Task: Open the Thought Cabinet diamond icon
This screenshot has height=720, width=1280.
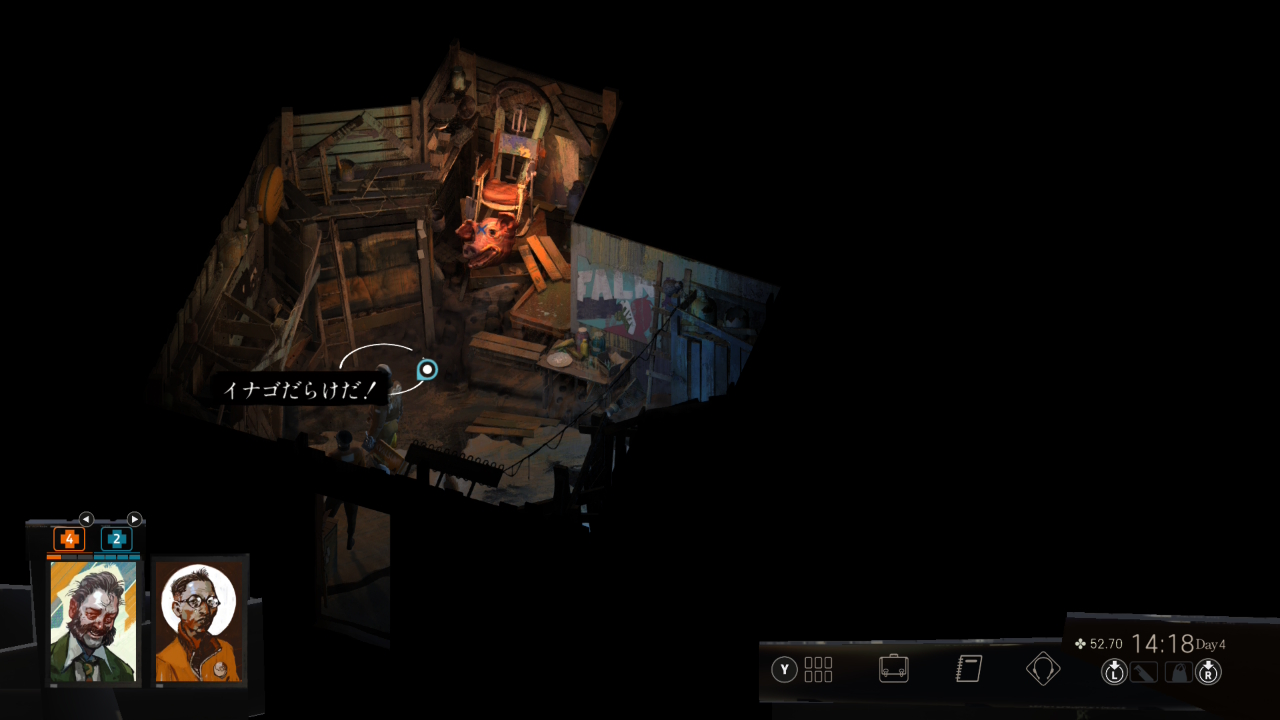Action: pos(1043,668)
